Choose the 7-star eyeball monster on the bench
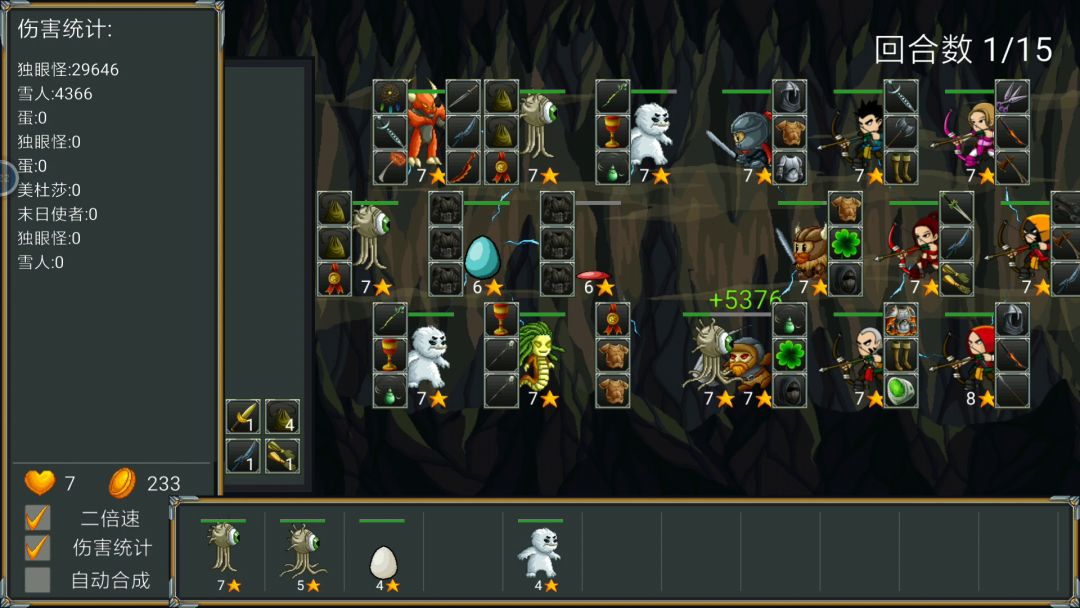Viewport: 1080px width, 608px height. click(223, 548)
